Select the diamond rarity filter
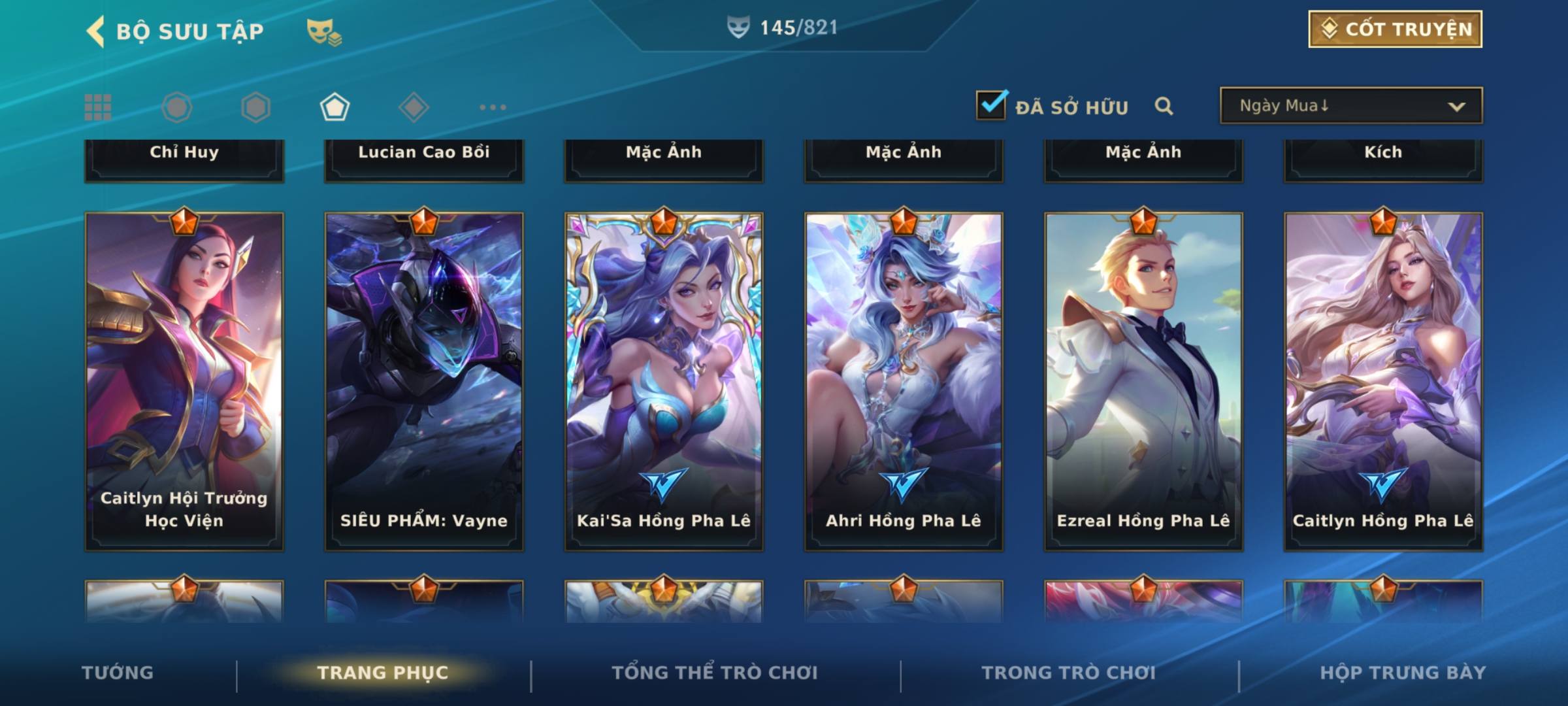The height and width of the screenshot is (706, 1568). (414, 107)
